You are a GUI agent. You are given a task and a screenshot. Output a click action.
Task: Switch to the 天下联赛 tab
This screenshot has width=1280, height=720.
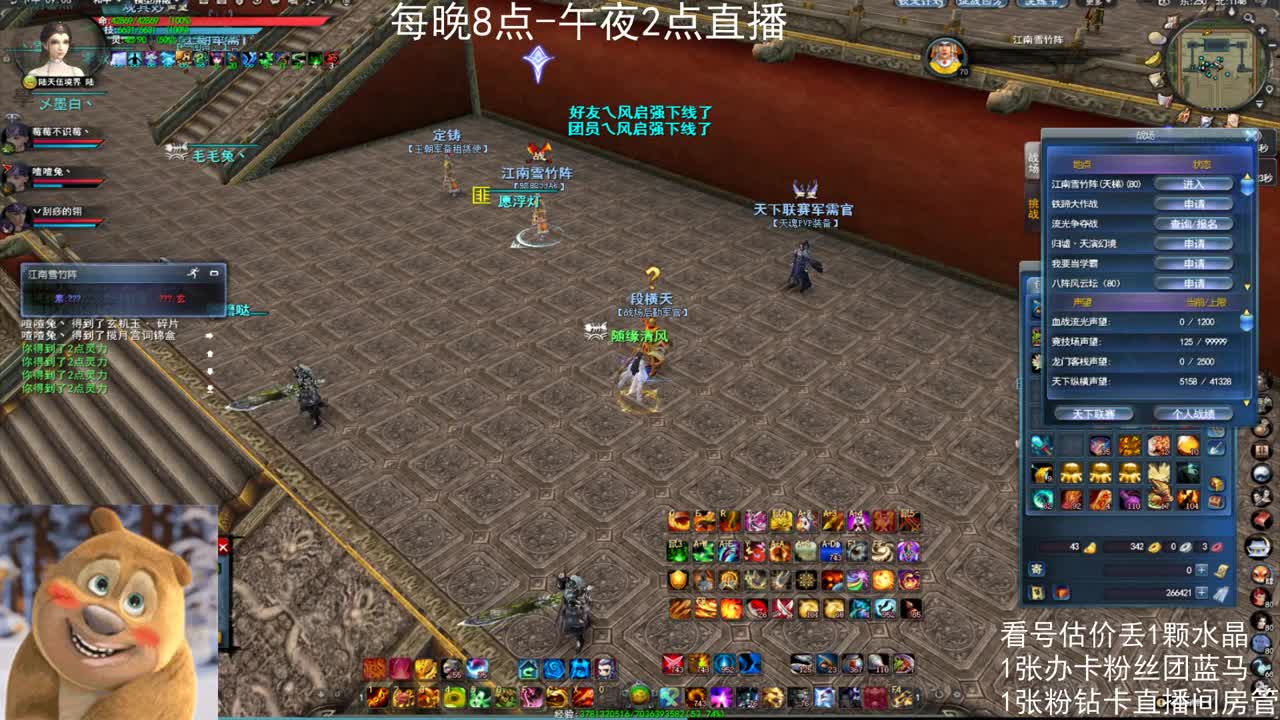point(1094,414)
